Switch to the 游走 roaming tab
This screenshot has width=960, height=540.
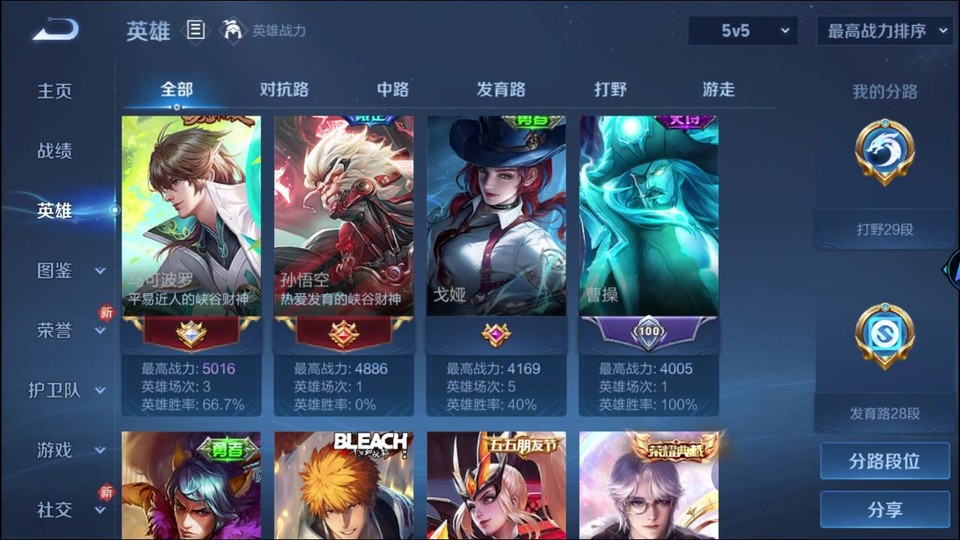click(718, 90)
